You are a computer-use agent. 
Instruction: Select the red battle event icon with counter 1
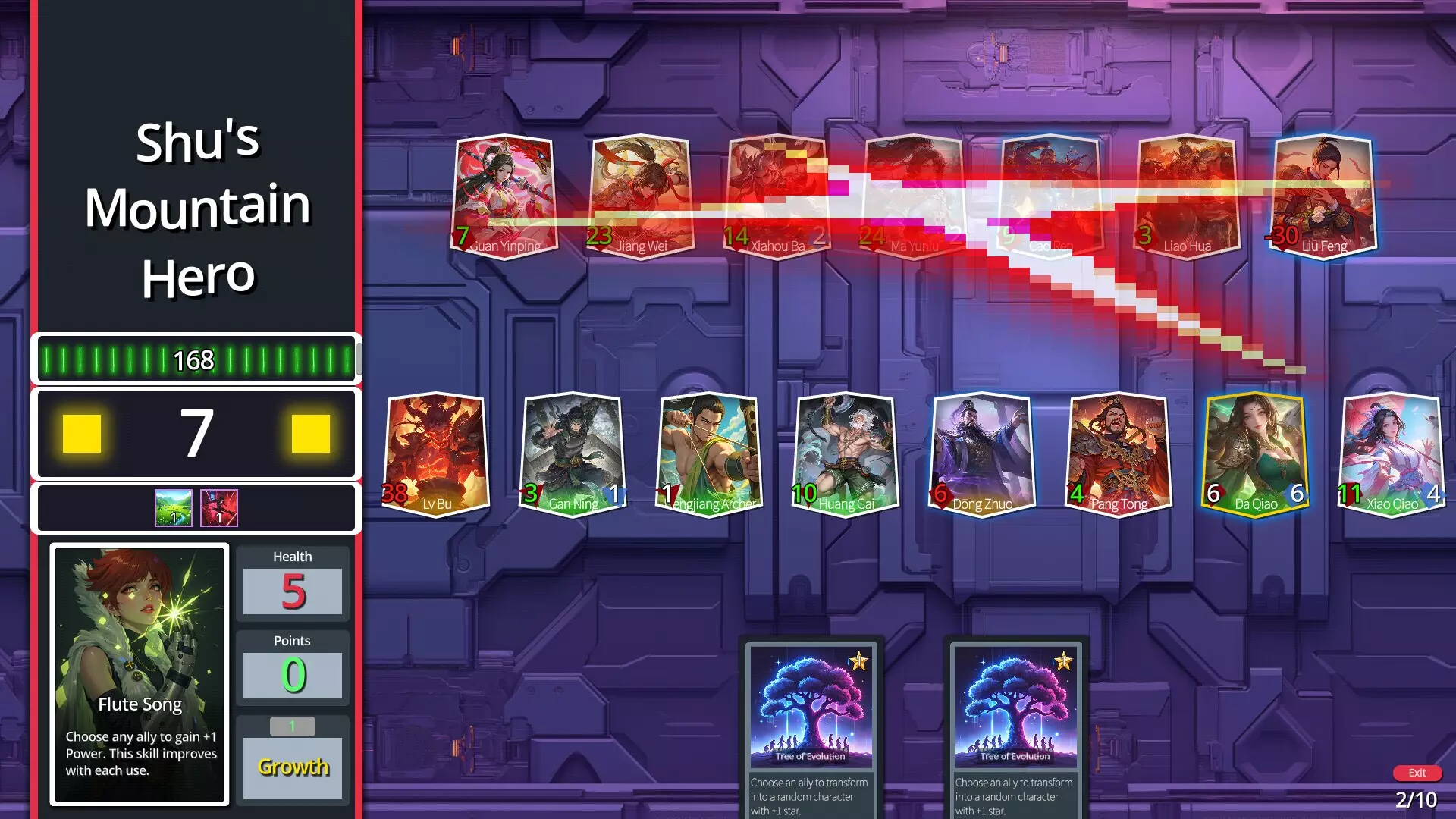coord(218,507)
